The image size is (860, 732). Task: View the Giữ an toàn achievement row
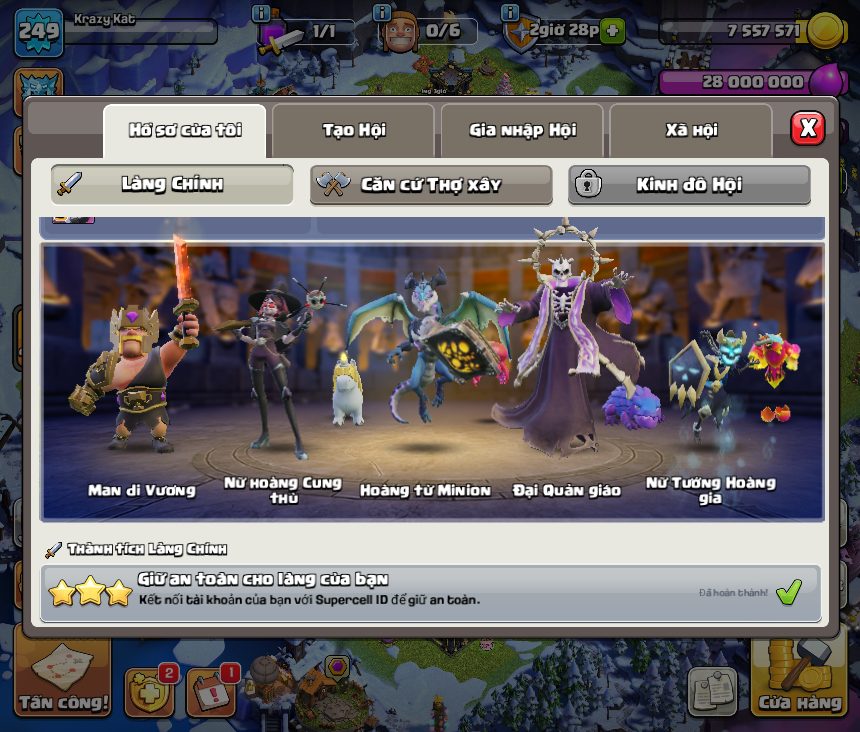coord(430,592)
